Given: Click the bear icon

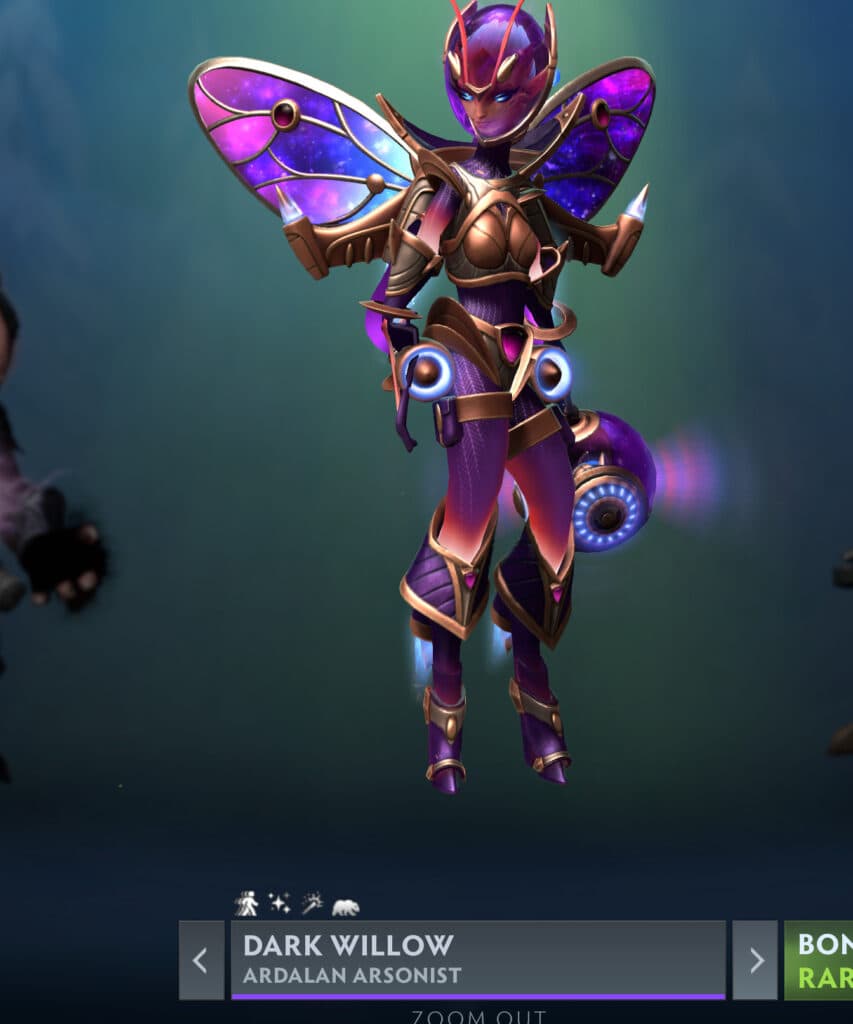Looking at the screenshot, I should [345, 907].
